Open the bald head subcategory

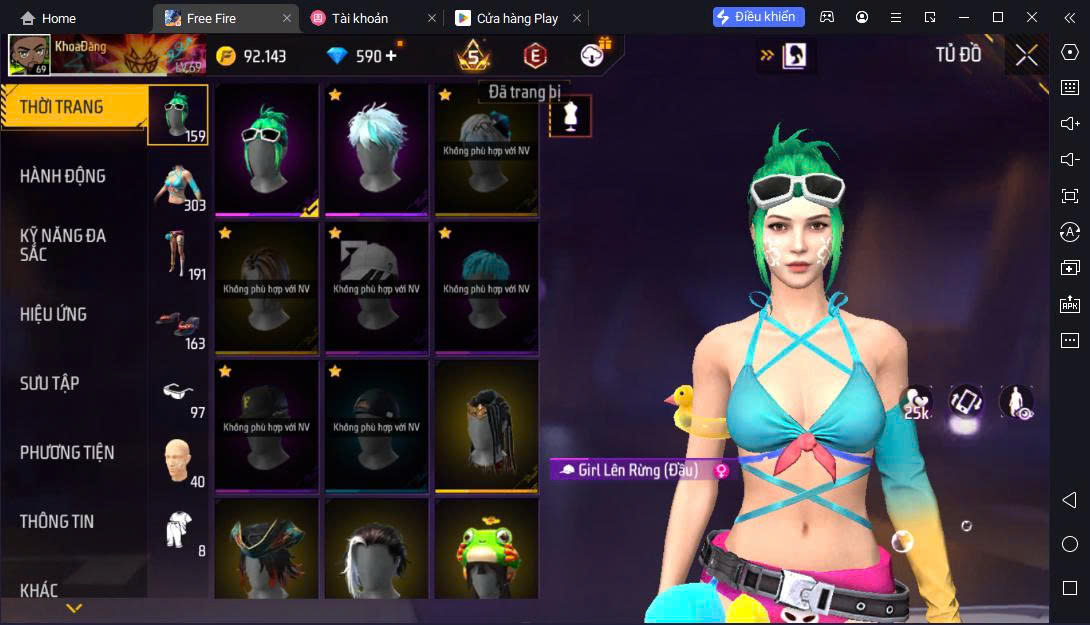tap(178, 460)
